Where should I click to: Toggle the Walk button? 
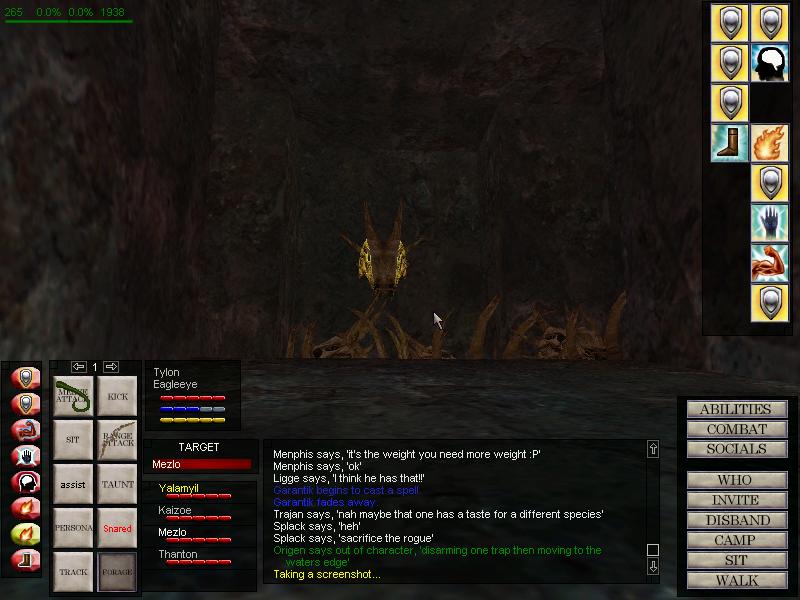coord(735,580)
